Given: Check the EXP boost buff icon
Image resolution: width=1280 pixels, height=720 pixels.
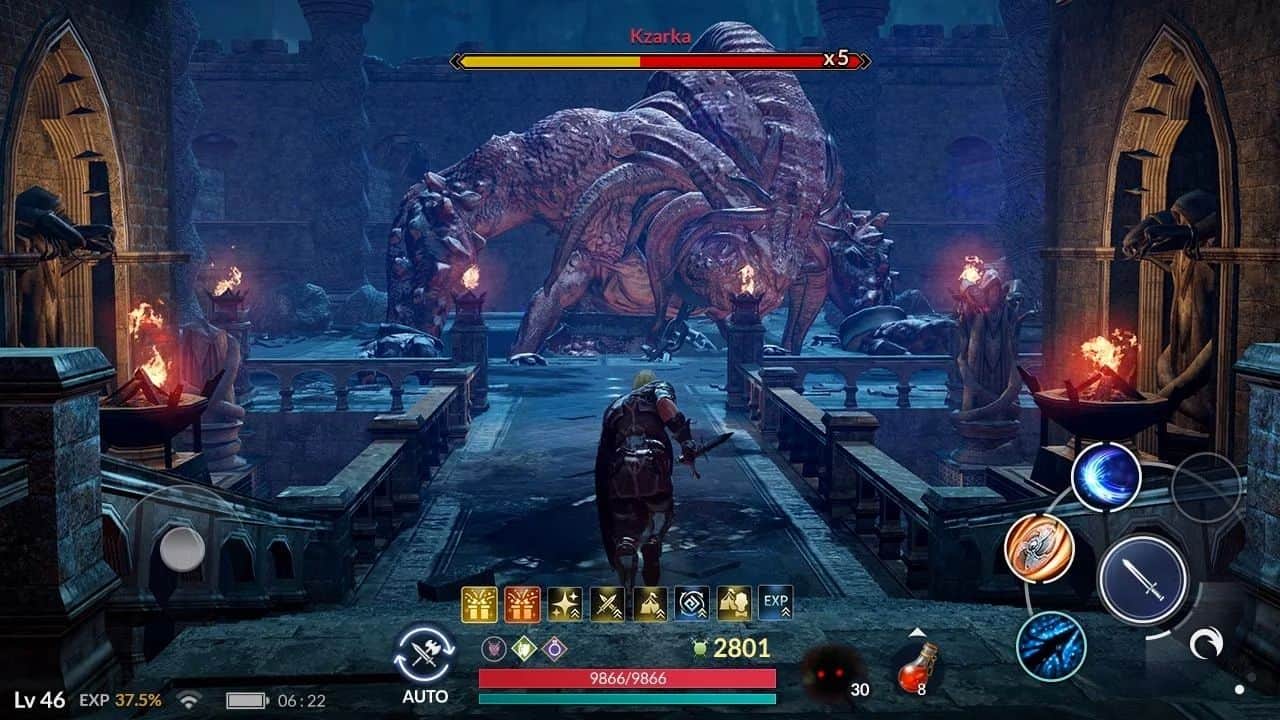Looking at the screenshot, I should point(775,603).
